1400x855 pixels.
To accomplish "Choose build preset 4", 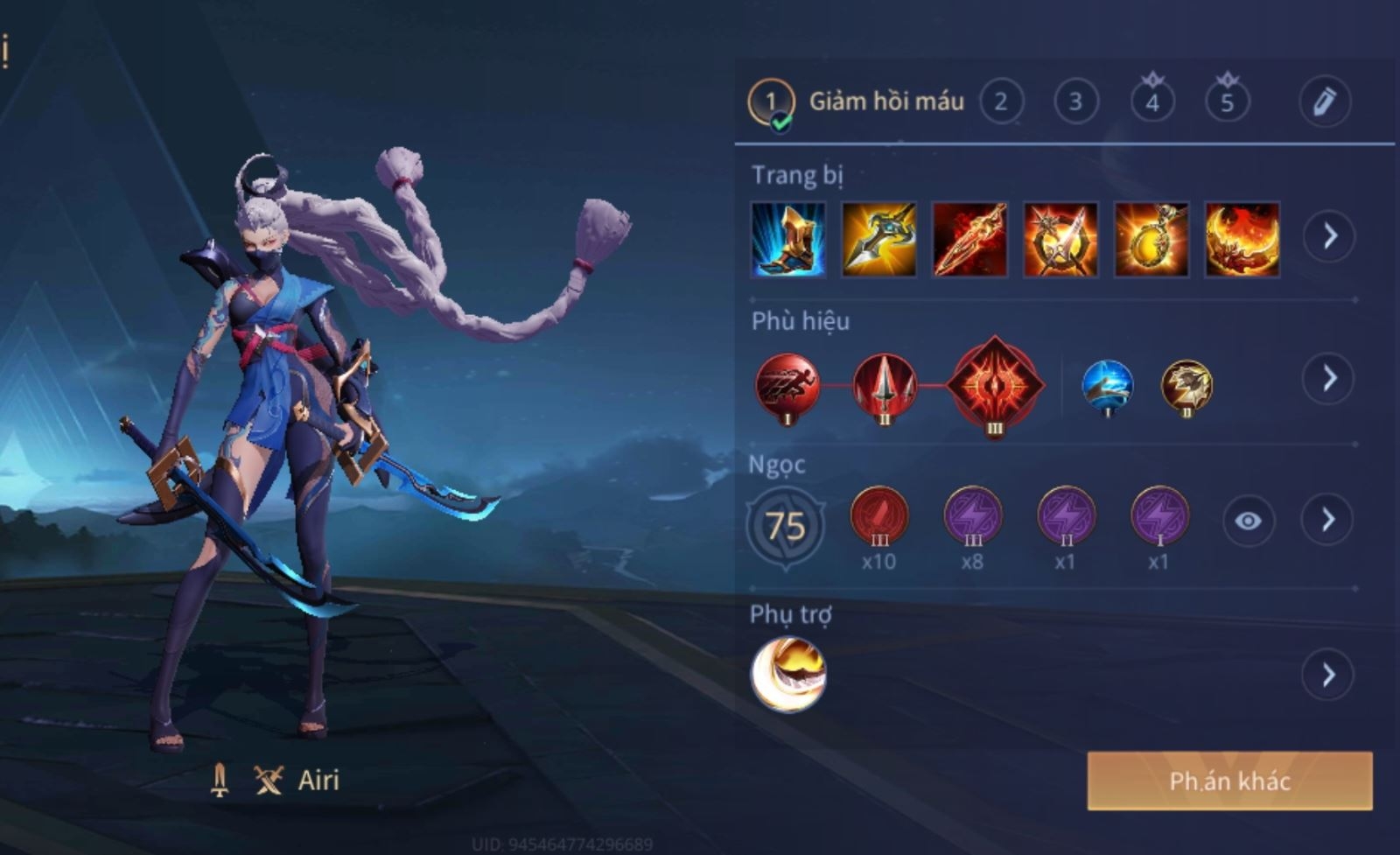I will tap(1151, 102).
